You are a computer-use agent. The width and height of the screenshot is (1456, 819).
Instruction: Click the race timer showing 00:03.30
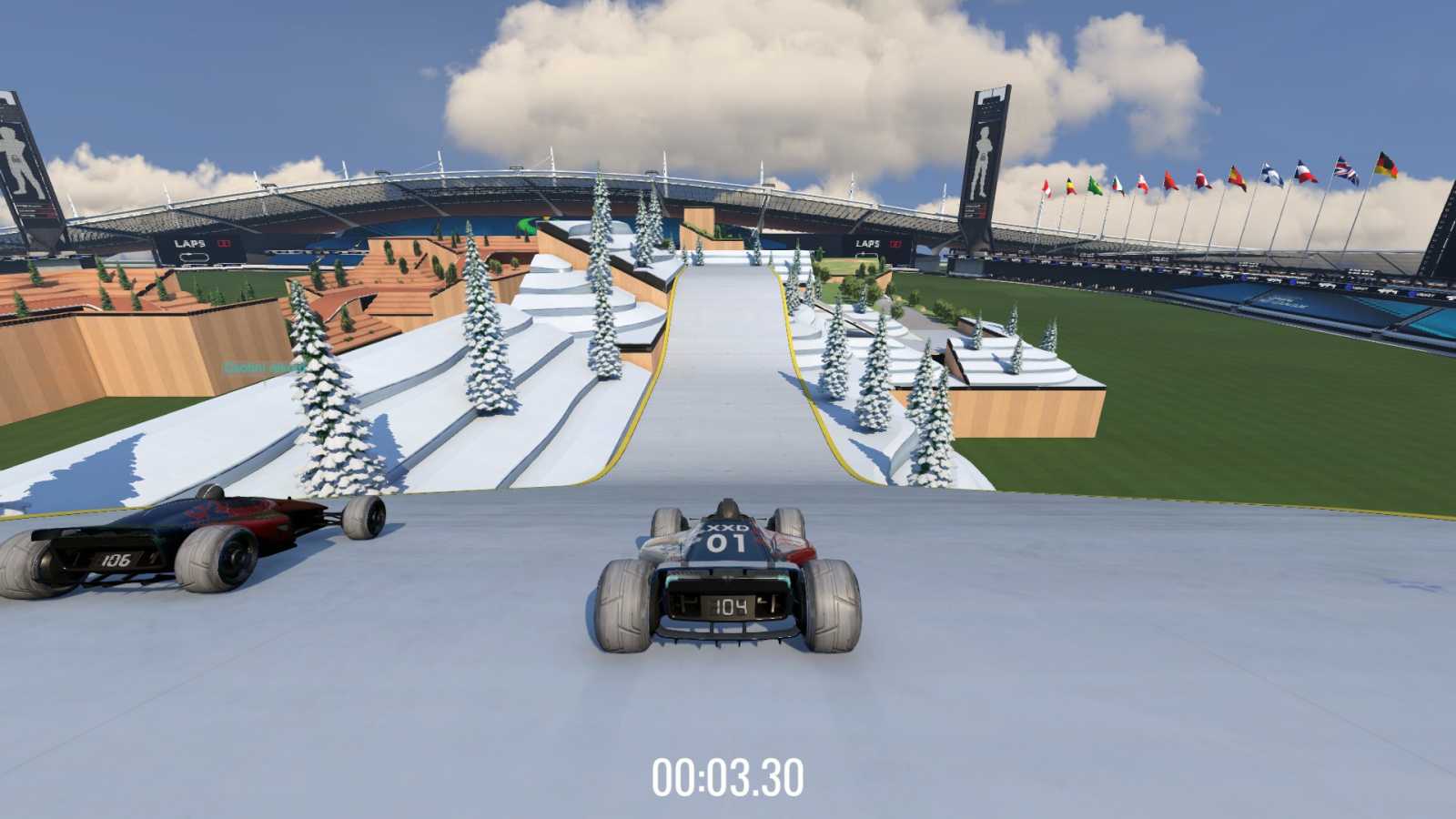pyautogui.click(x=728, y=776)
